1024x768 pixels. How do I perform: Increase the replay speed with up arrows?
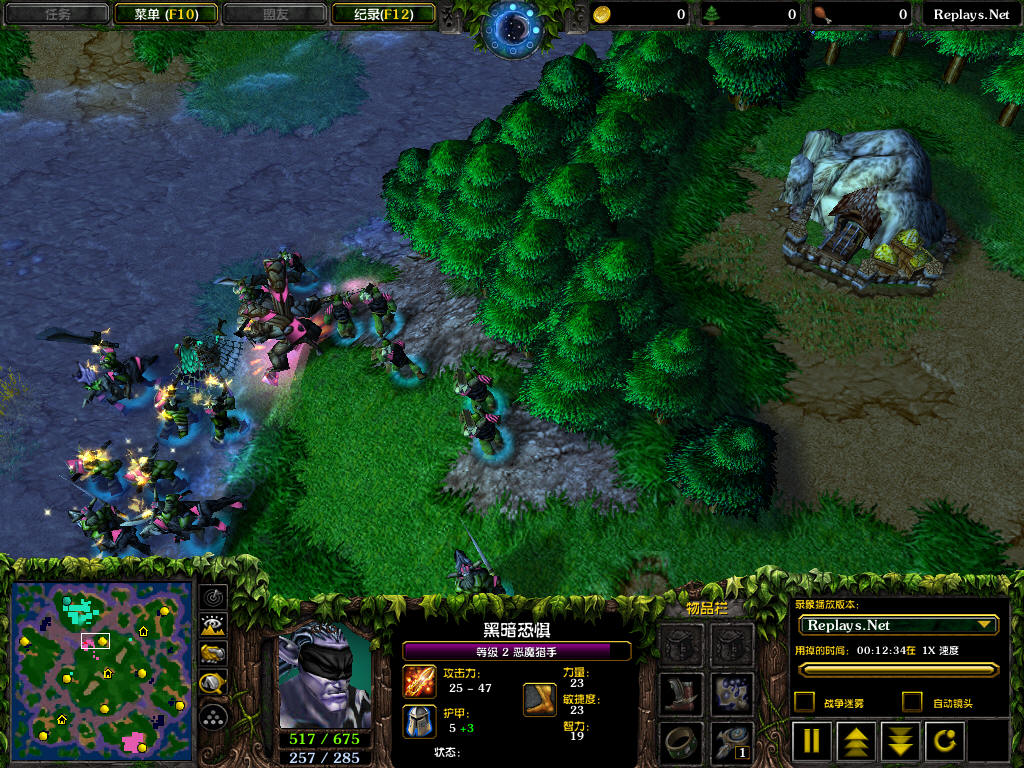(855, 741)
